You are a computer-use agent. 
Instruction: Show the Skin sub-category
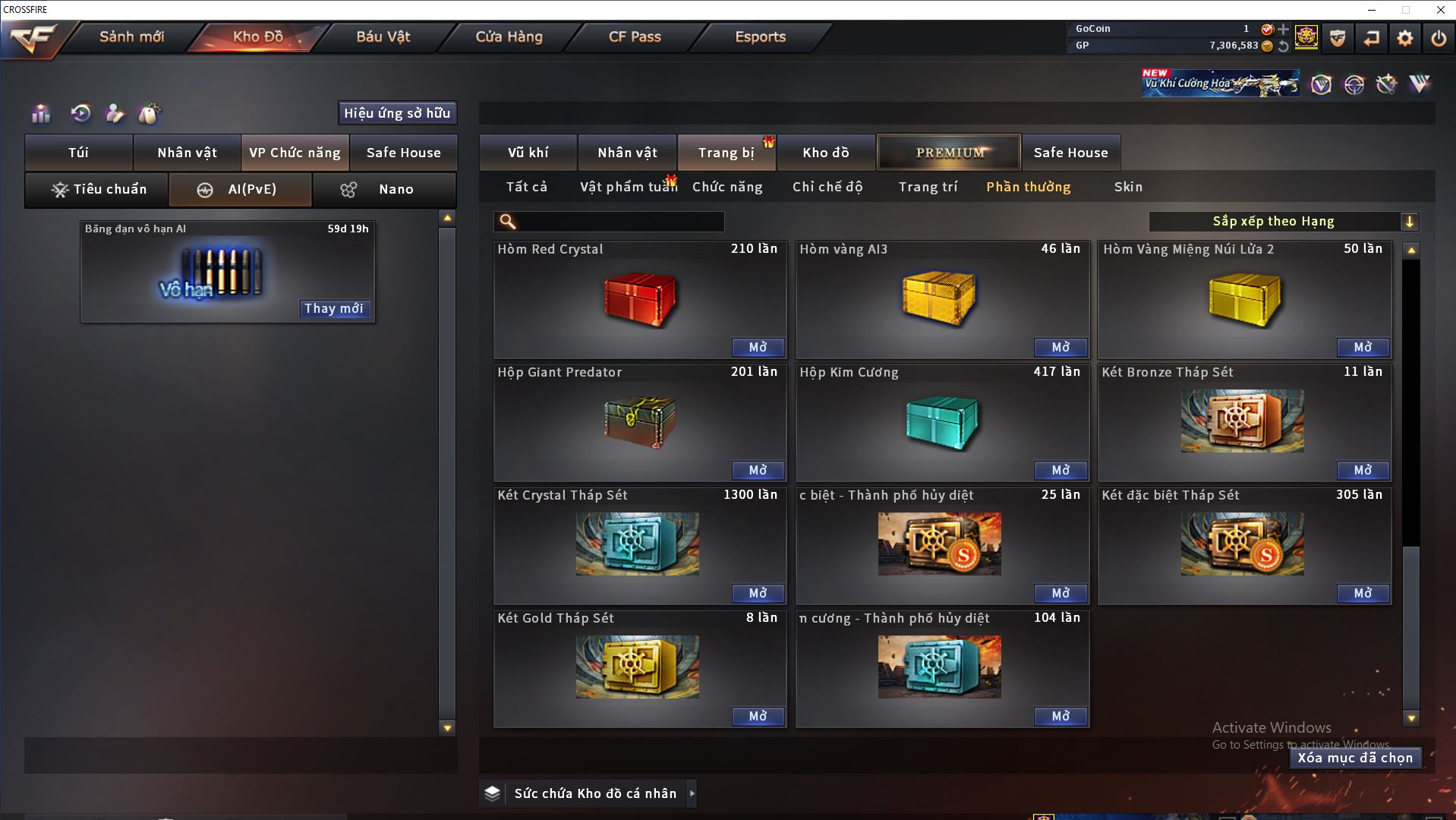point(1128,187)
